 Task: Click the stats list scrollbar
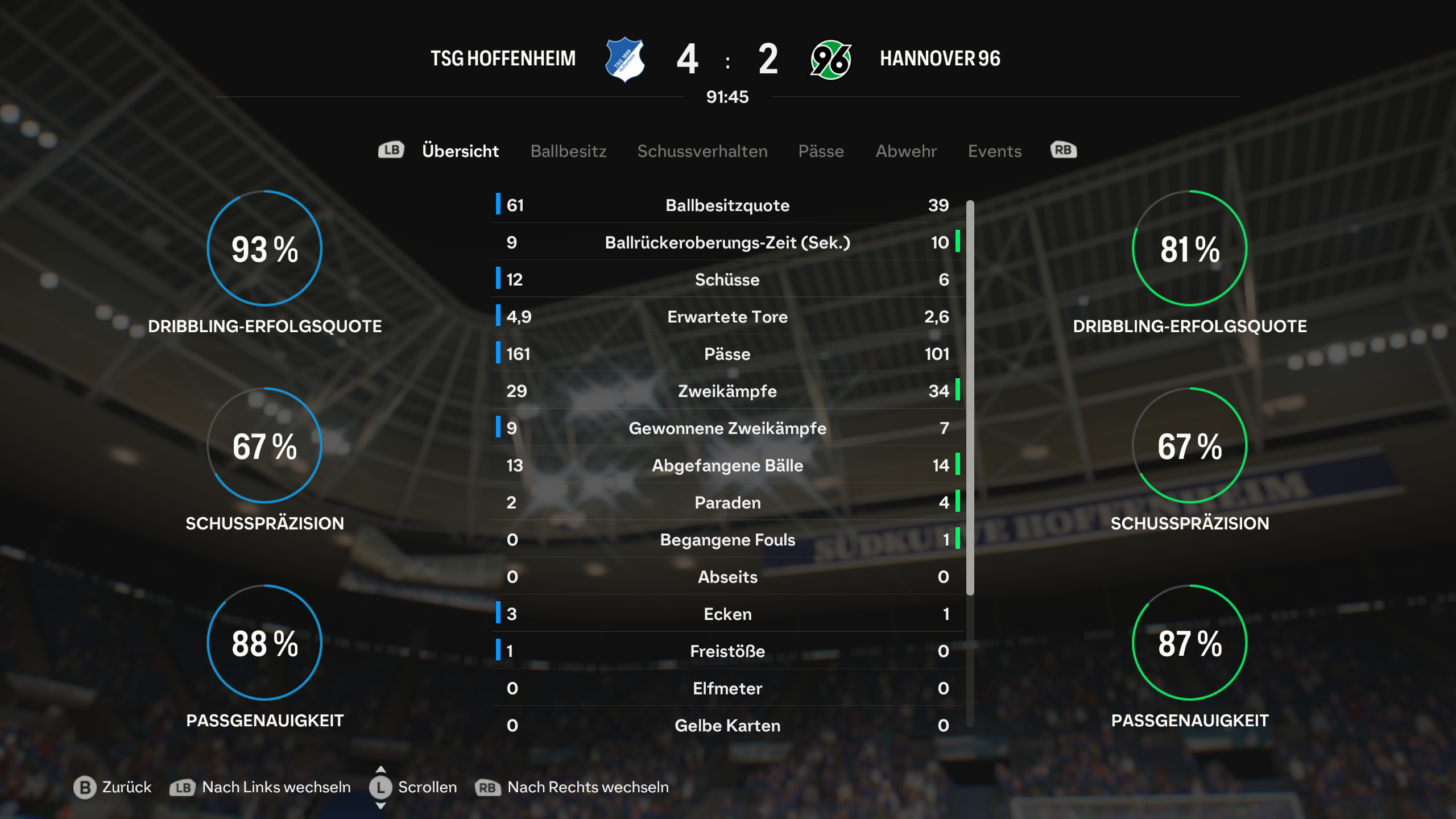(970, 398)
